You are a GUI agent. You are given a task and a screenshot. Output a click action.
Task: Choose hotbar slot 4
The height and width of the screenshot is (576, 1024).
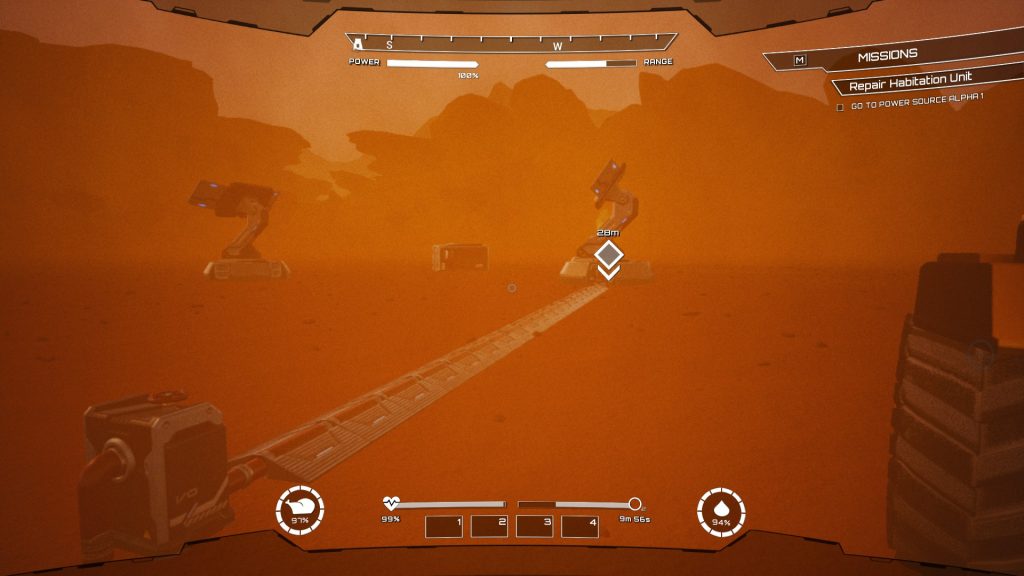[580, 525]
